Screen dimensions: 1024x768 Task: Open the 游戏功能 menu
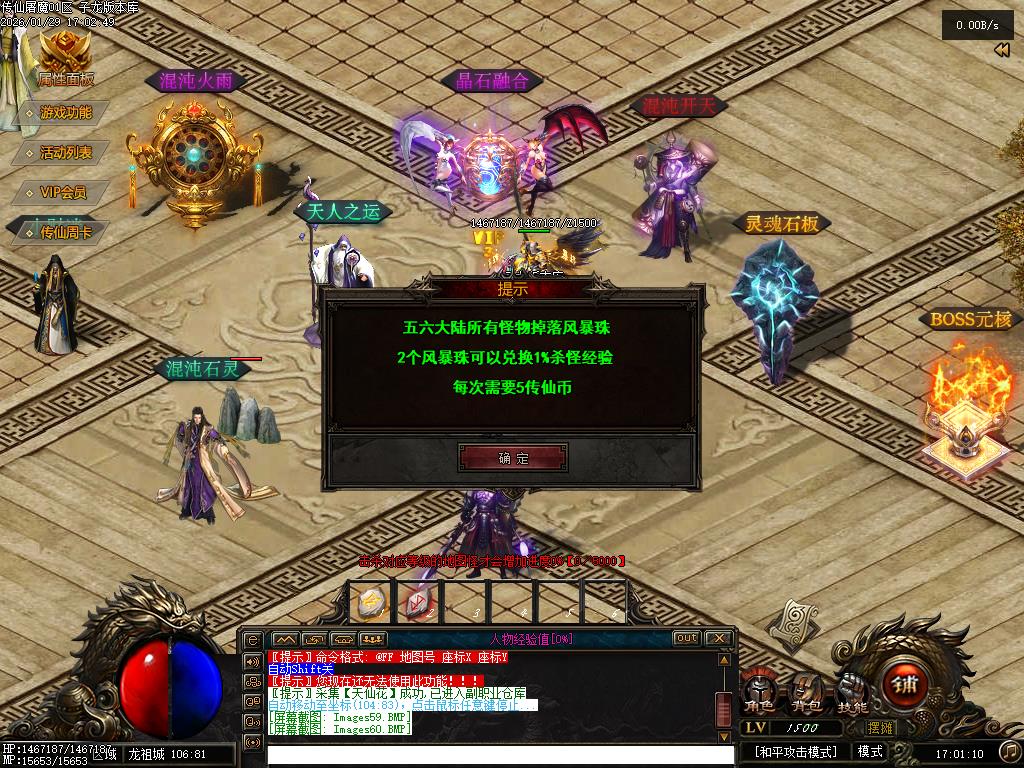click(65, 113)
